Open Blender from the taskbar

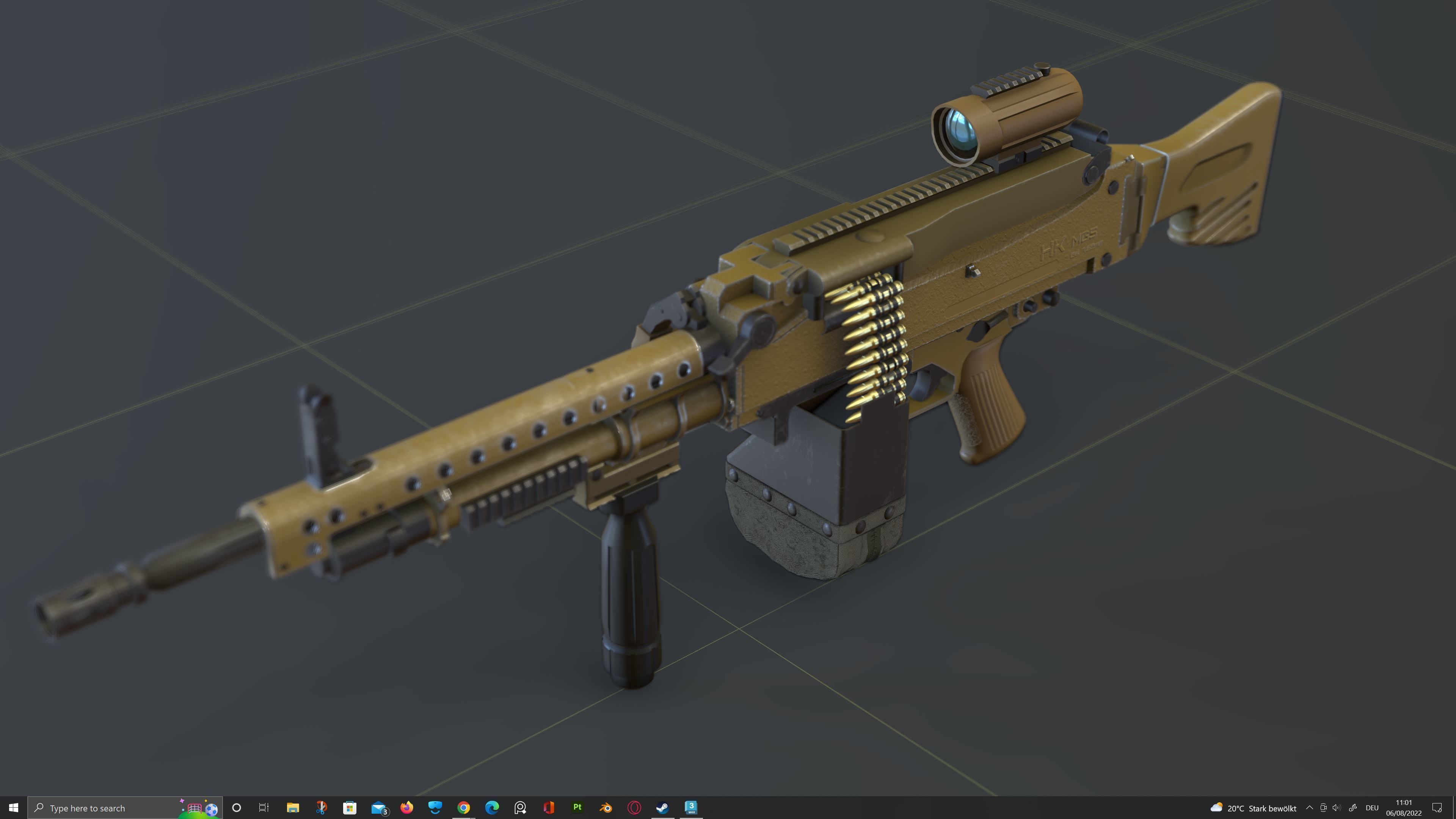coord(606,807)
